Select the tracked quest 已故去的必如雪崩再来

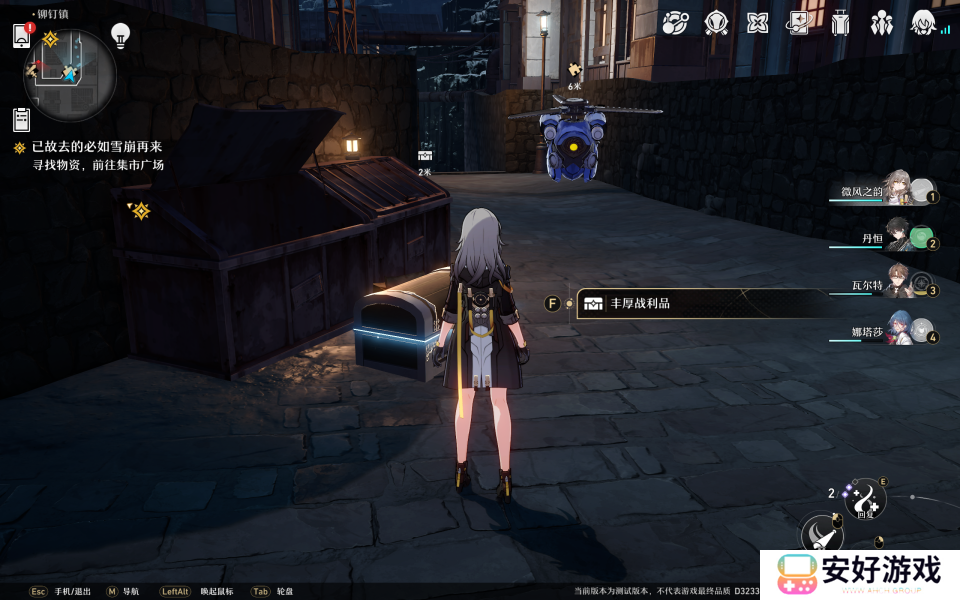pyautogui.click(x=96, y=148)
